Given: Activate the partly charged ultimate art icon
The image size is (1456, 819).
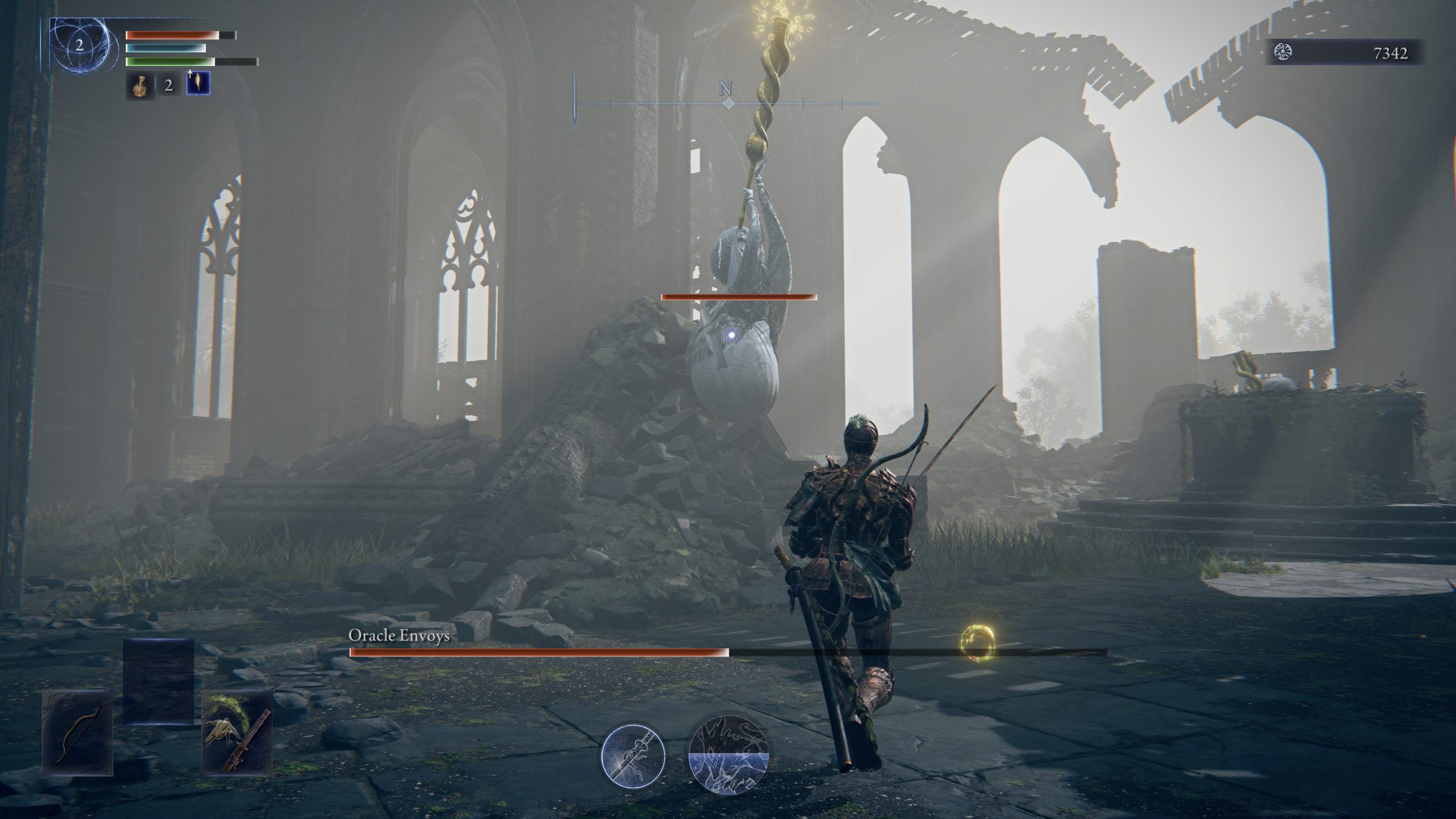Looking at the screenshot, I should (x=729, y=755).
